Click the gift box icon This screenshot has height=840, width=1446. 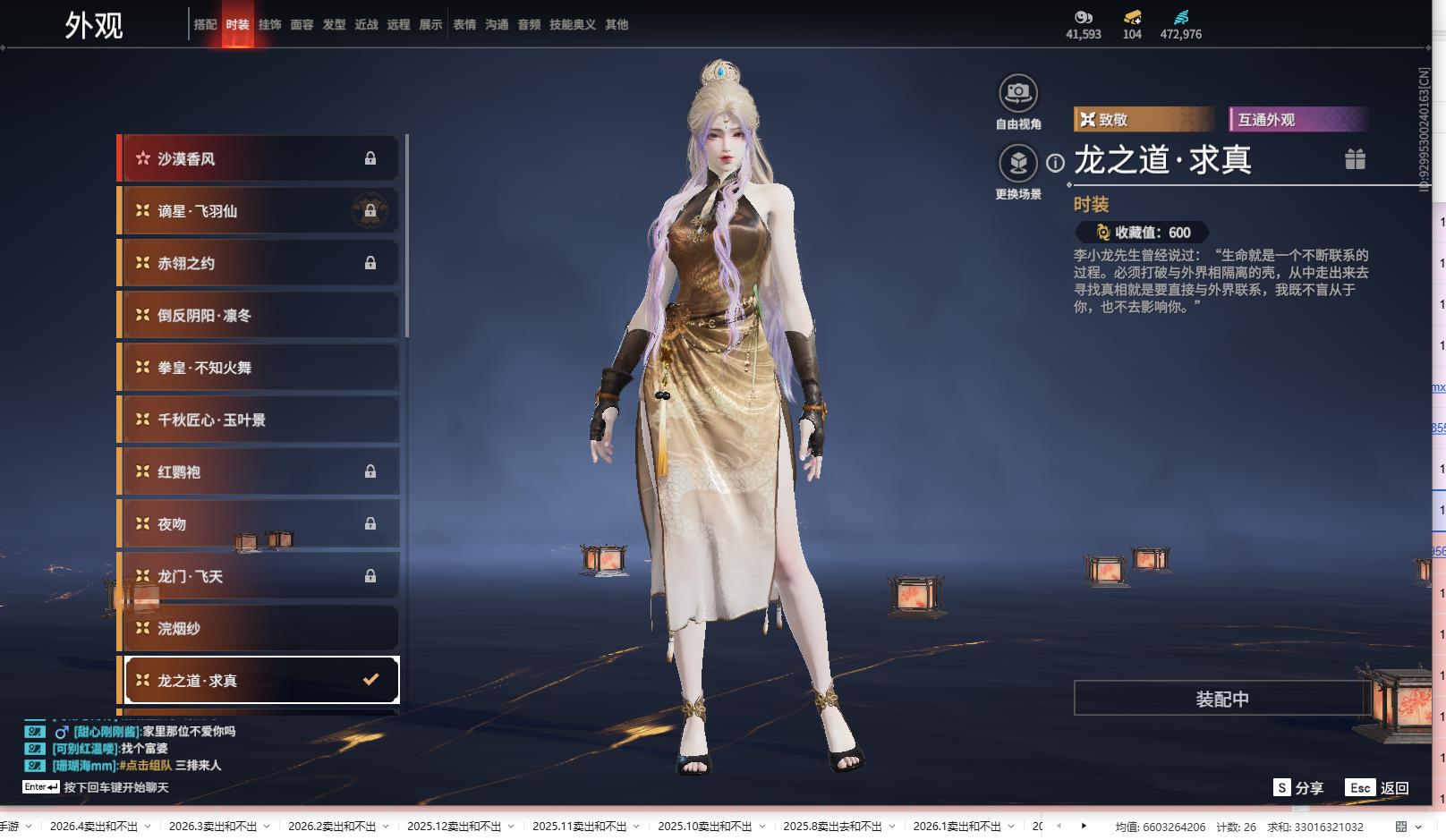[1355, 159]
